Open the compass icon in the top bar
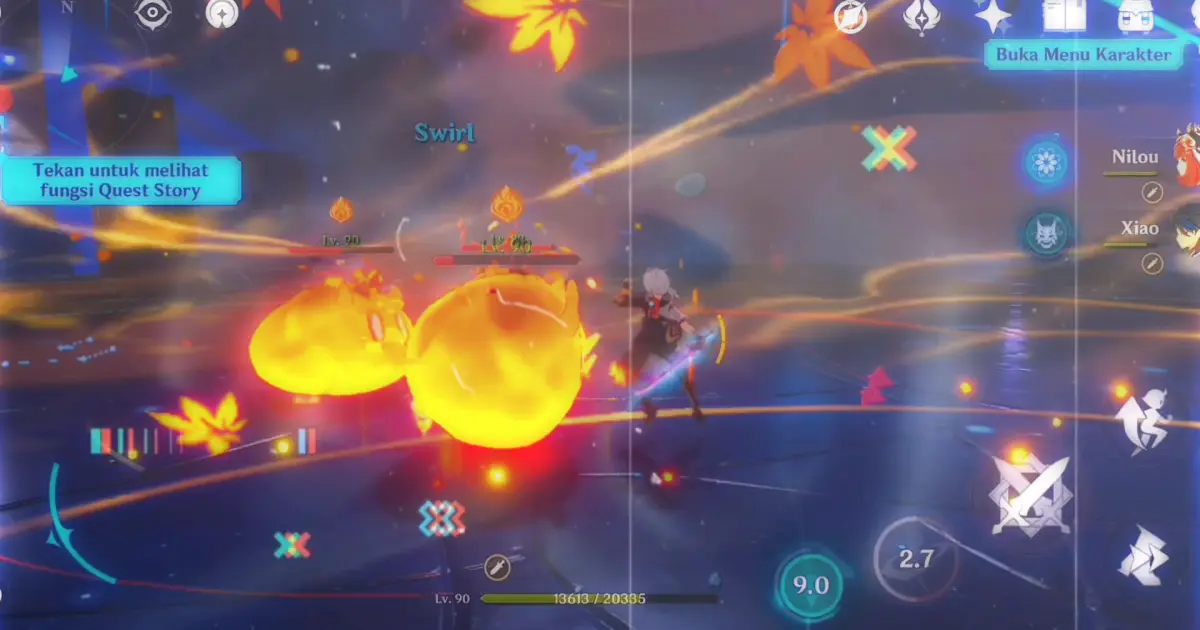 coord(851,15)
